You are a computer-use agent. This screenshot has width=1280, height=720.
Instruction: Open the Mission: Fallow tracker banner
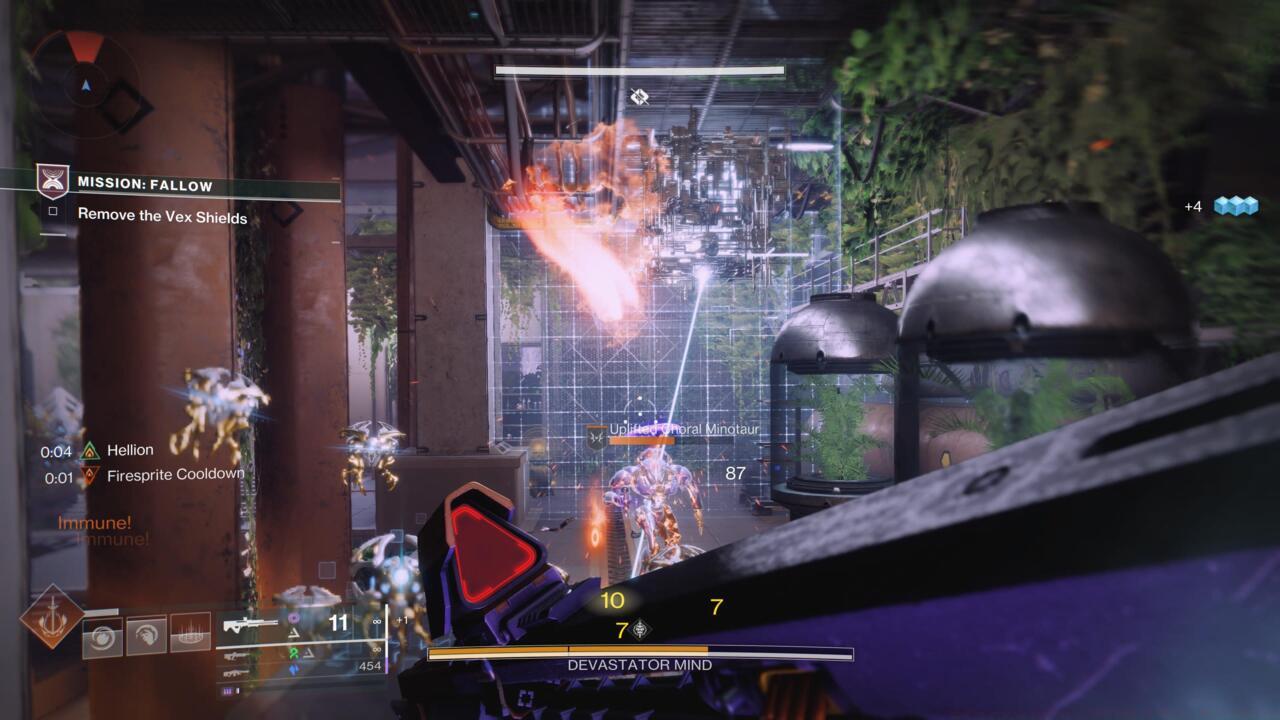(x=145, y=184)
